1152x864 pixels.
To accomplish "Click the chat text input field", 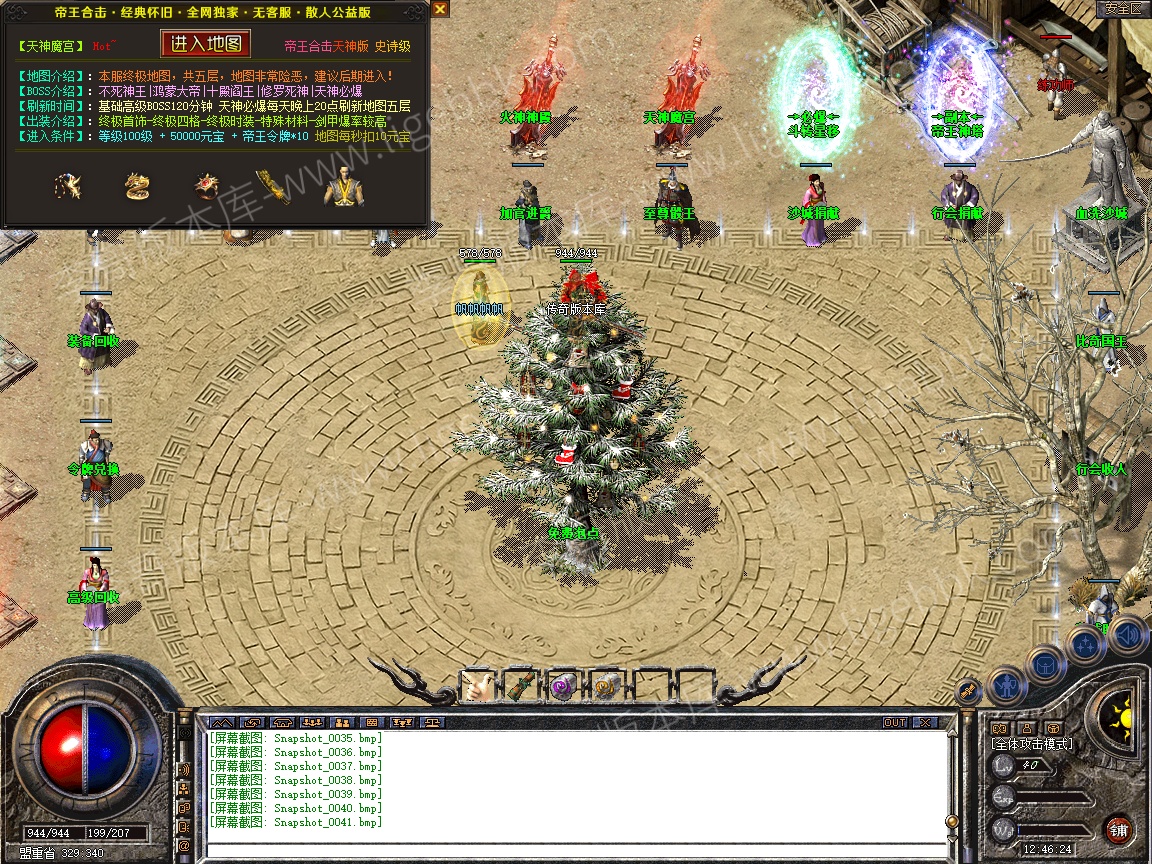I will pos(570,851).
